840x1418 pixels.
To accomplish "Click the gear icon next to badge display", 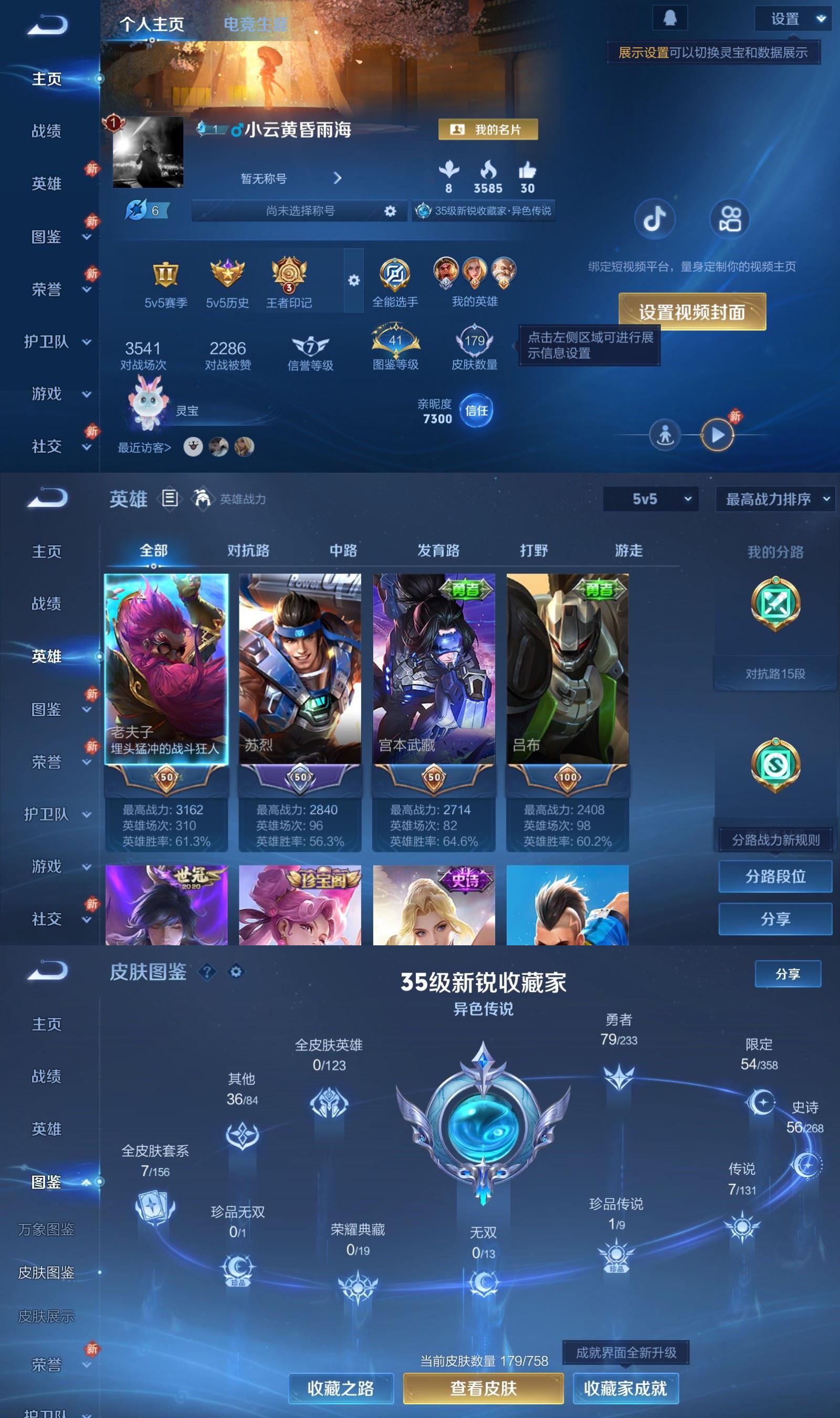I will (354, 280).
